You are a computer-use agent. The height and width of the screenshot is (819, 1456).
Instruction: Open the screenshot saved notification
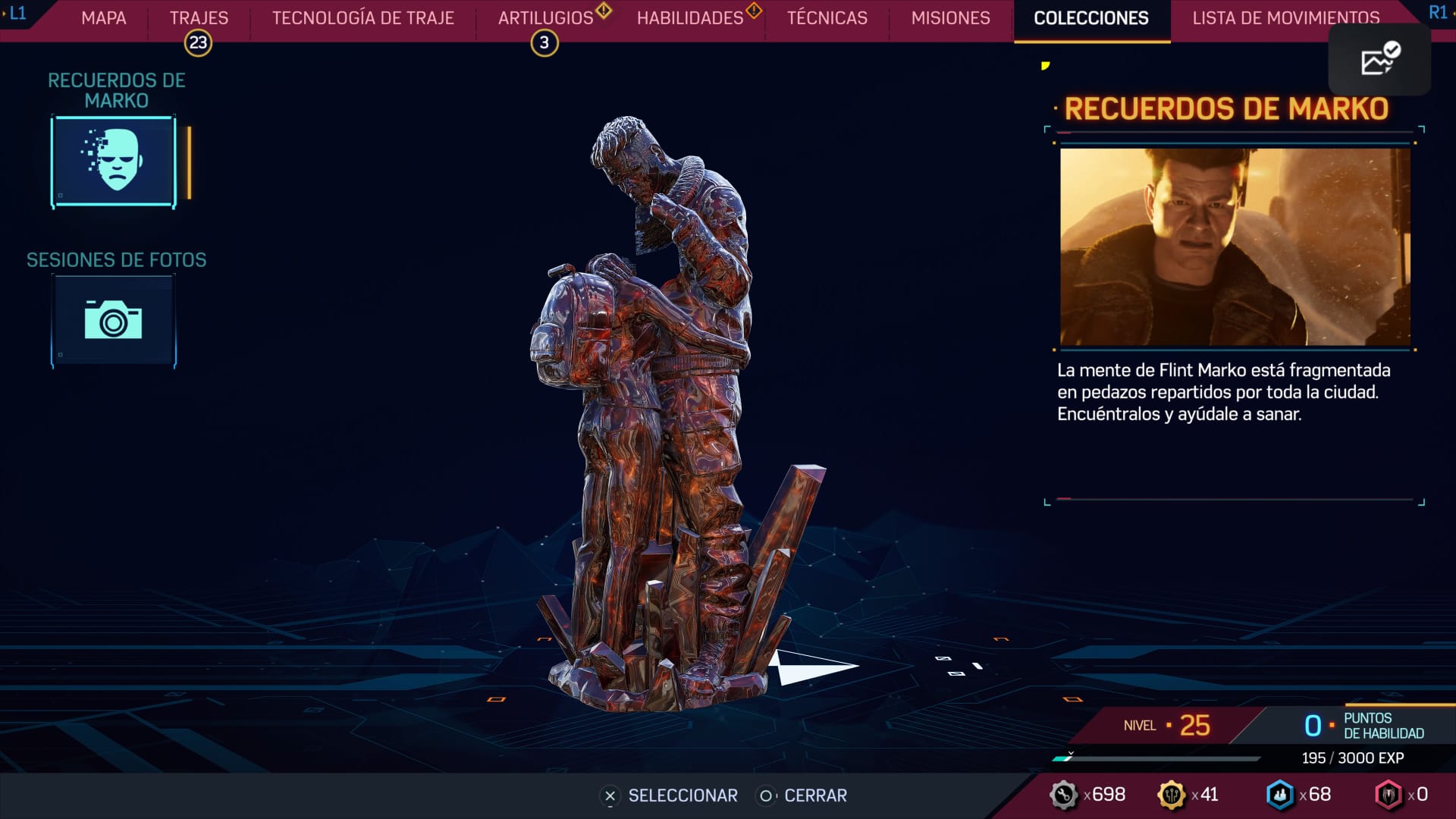[x=1379, y=60]
